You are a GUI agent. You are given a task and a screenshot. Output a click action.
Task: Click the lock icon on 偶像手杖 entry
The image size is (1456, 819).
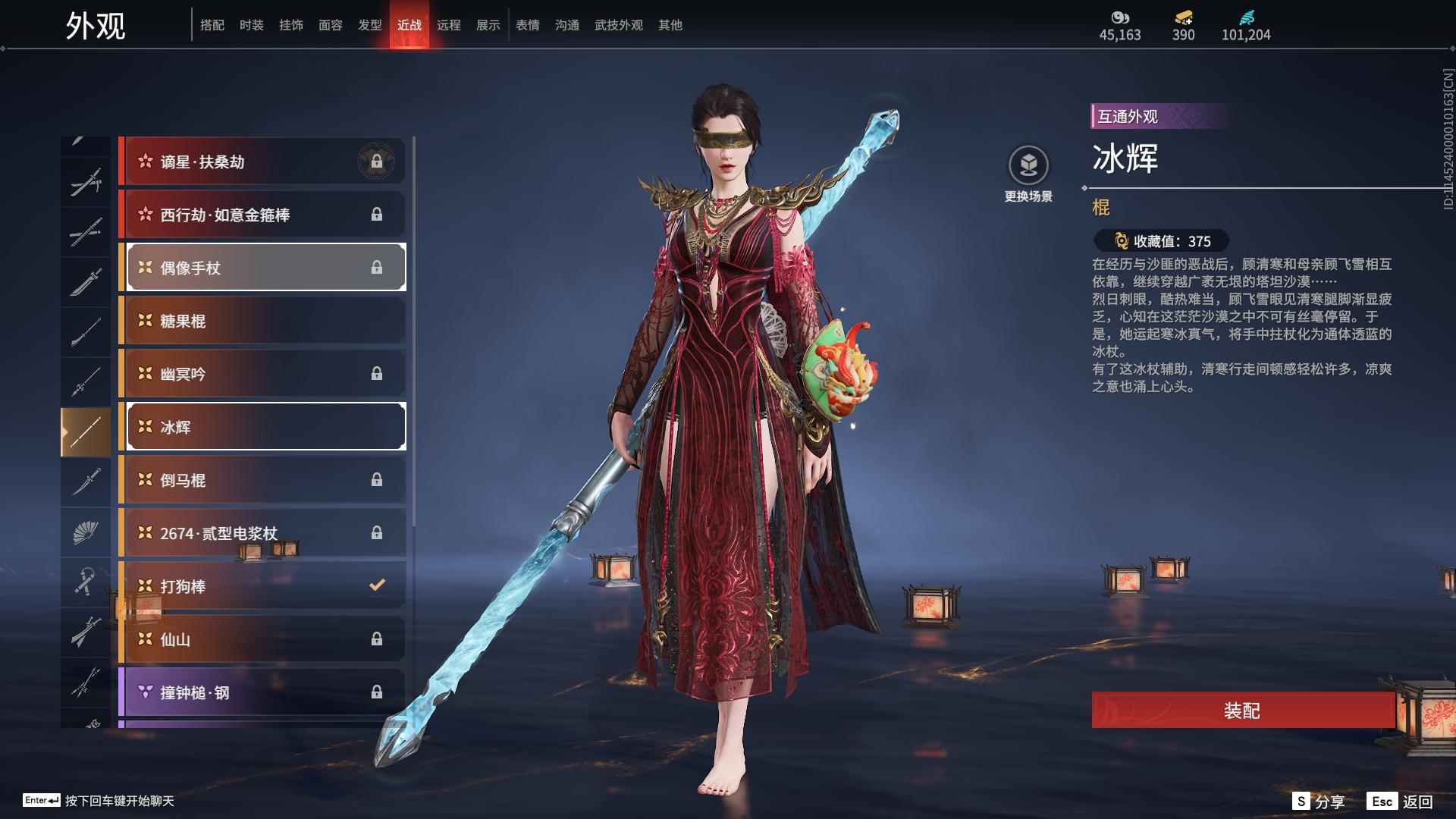click(x=378, y=267)
